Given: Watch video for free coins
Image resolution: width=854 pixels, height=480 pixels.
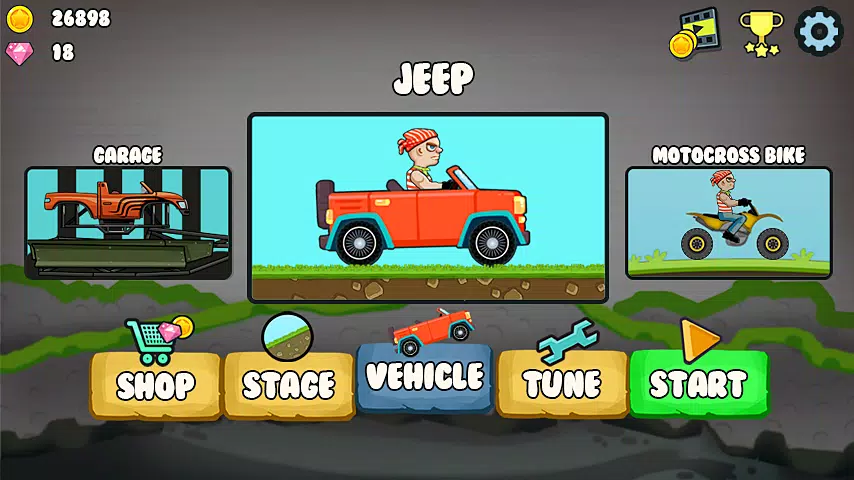Looking at the screenshot, I should point(695,34).
